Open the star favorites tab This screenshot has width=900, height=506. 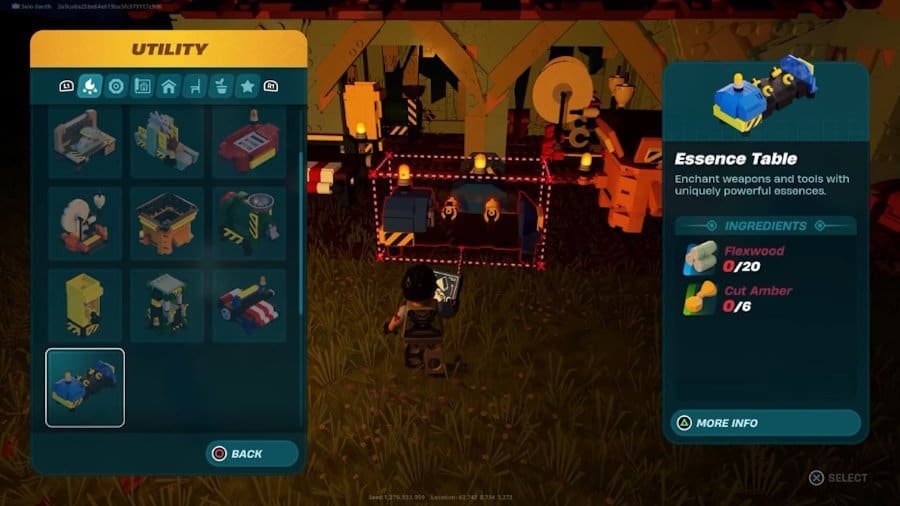(247, 86)
